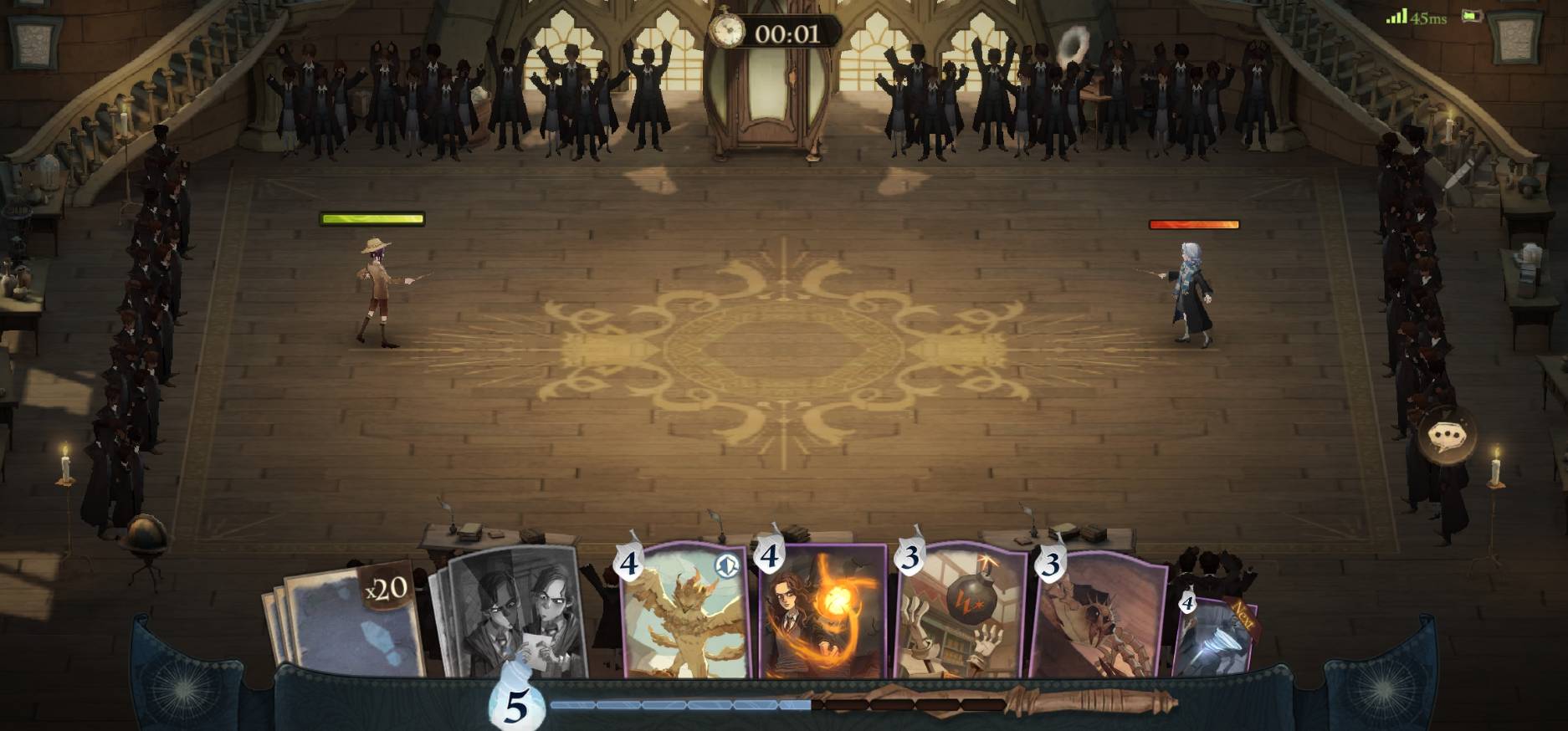This screenshot has height=731, width=1568.
Task: Play the Hermione fire spell card
Action: (822, 615)
